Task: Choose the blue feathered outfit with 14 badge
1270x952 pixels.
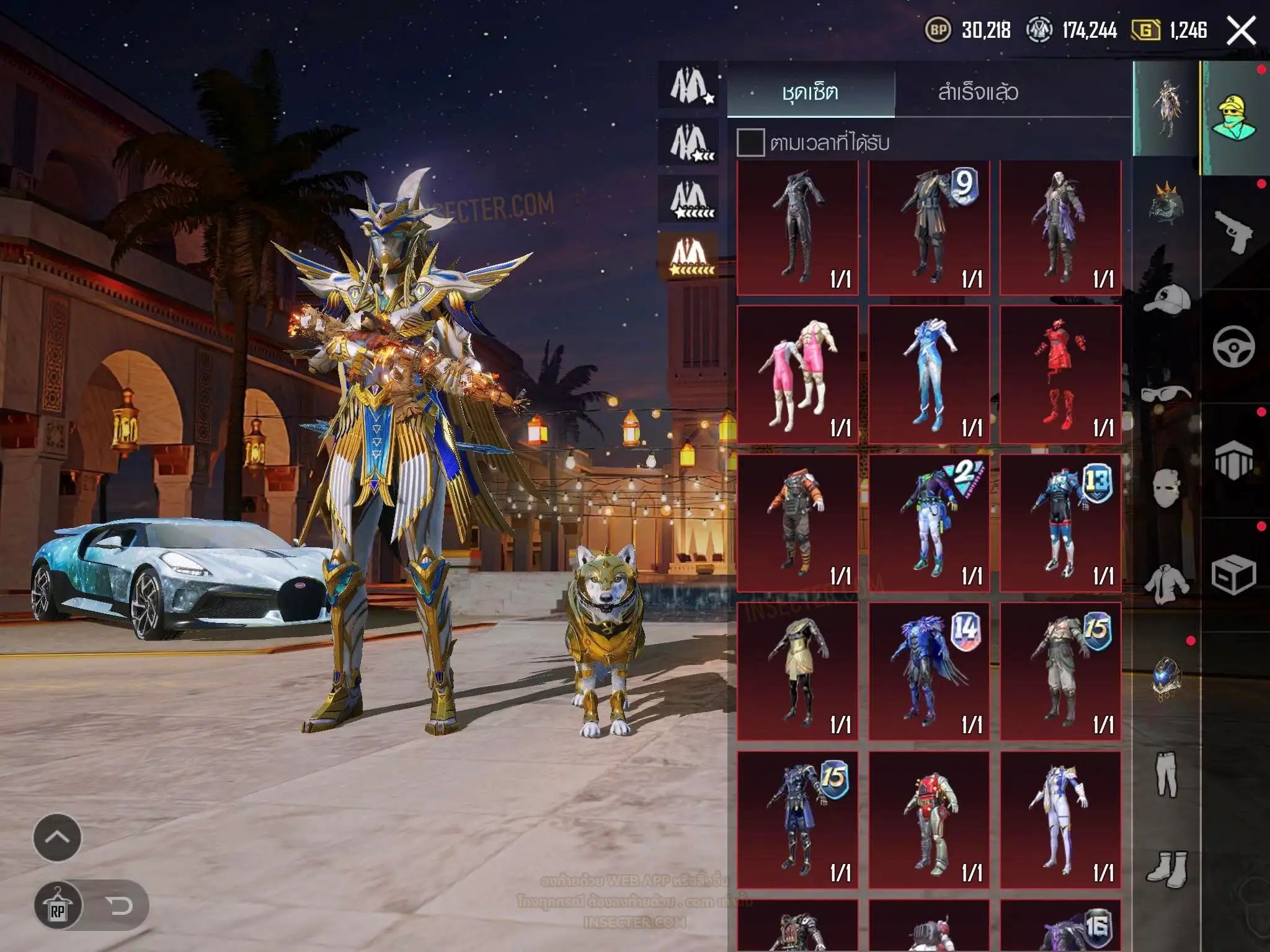Action: click(929, 671)
